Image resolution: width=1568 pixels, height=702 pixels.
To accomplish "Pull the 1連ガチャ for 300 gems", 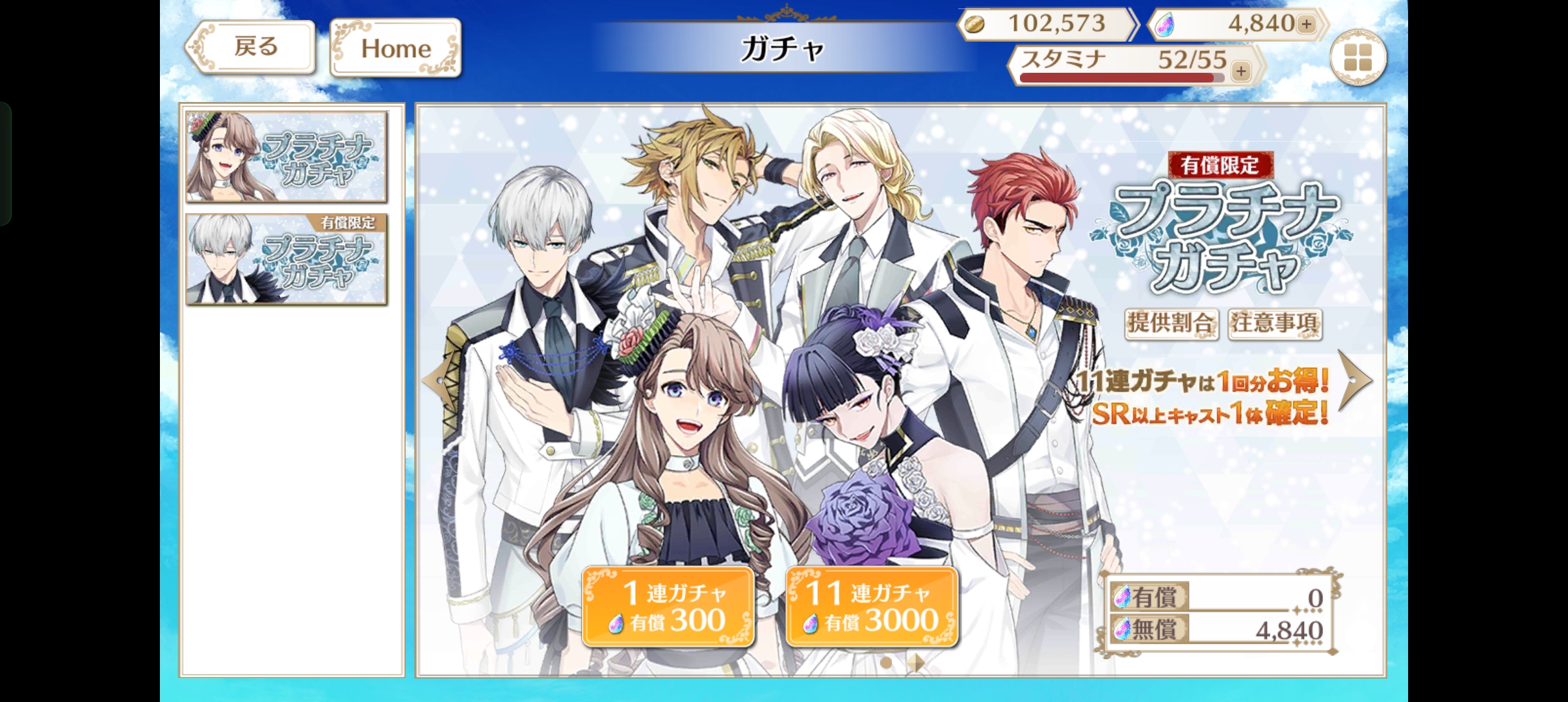I will pyautogui.click(x=668, y=606).
